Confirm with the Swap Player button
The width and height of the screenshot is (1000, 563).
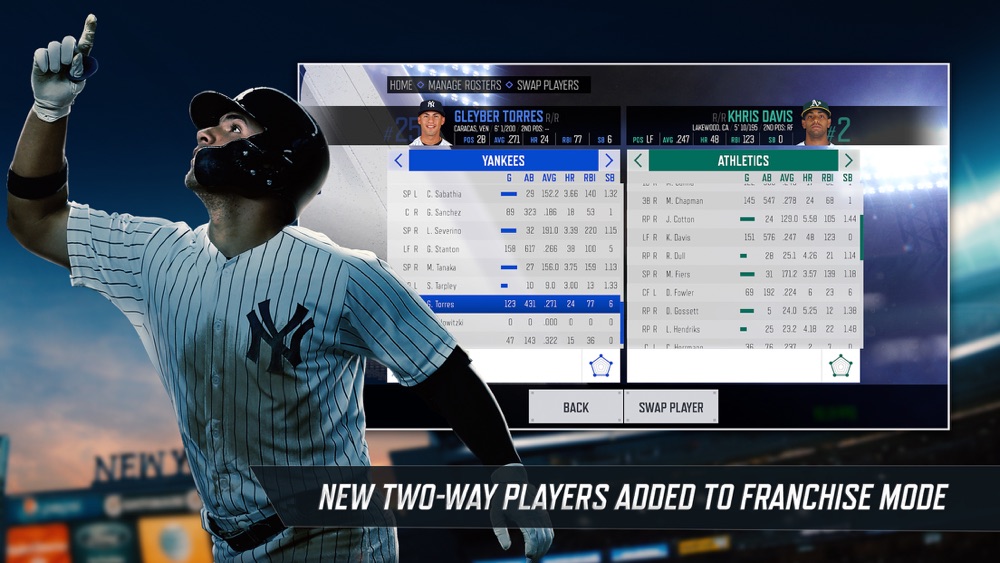671,407
